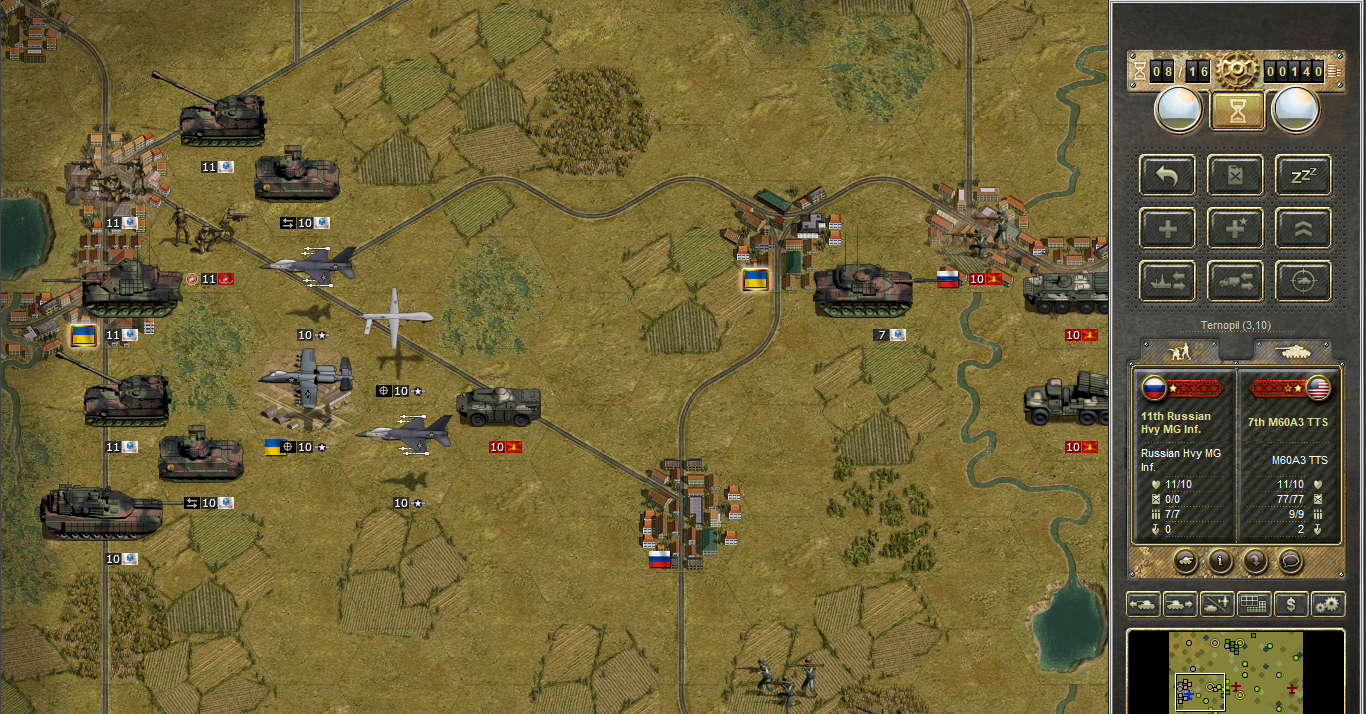The image size is (1366, 714).
Task: Click on the minimap
Action: (1236, 670)
